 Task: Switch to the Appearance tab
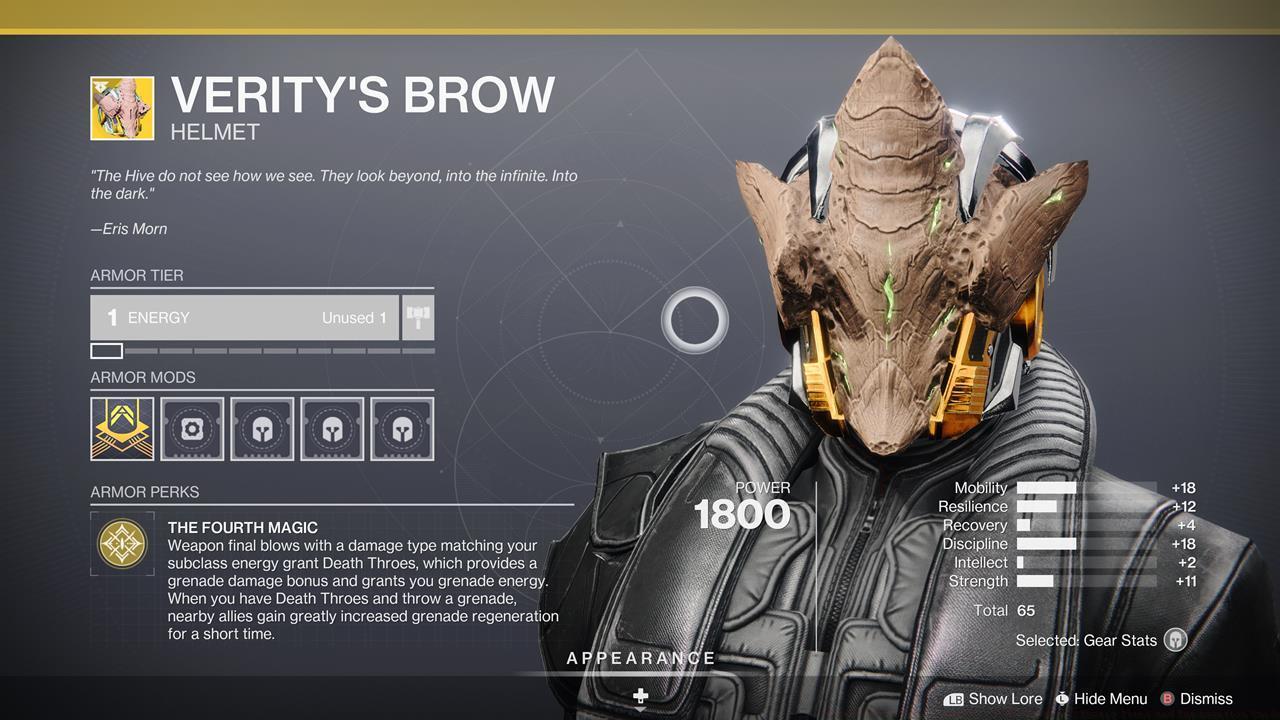coord(641,658)
